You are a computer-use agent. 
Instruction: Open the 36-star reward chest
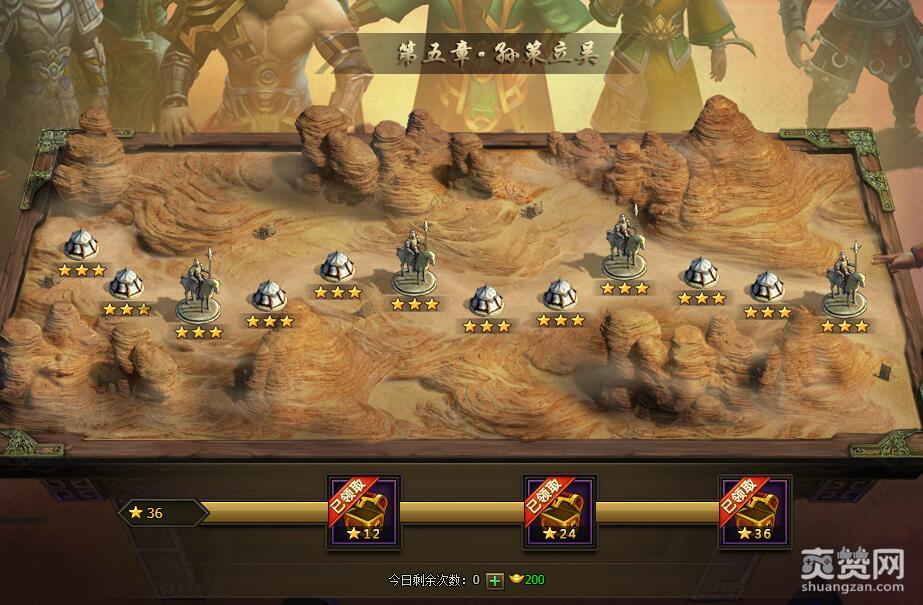[755, 512]
